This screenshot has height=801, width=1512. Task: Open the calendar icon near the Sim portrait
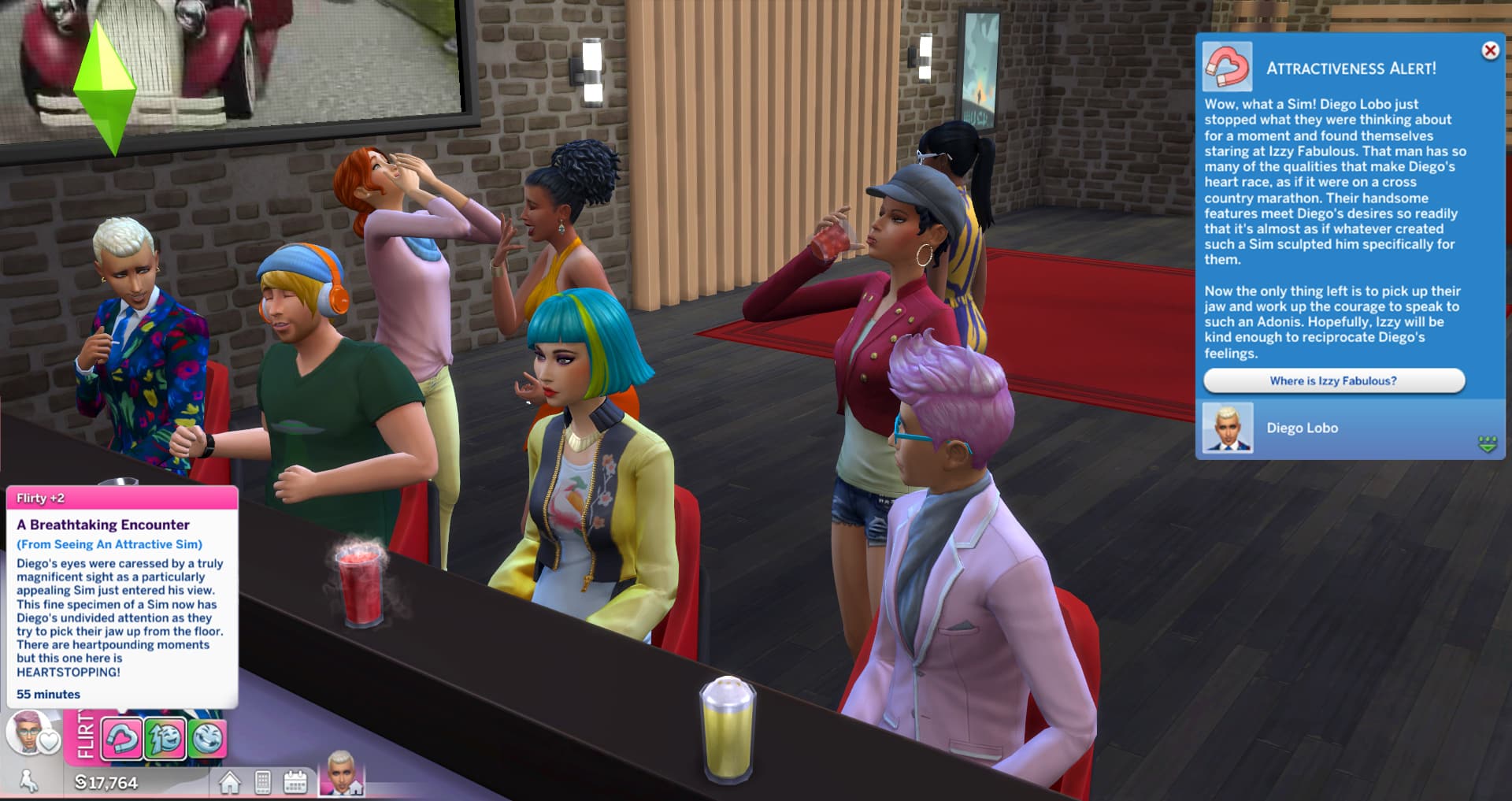(x=298, y=783)
